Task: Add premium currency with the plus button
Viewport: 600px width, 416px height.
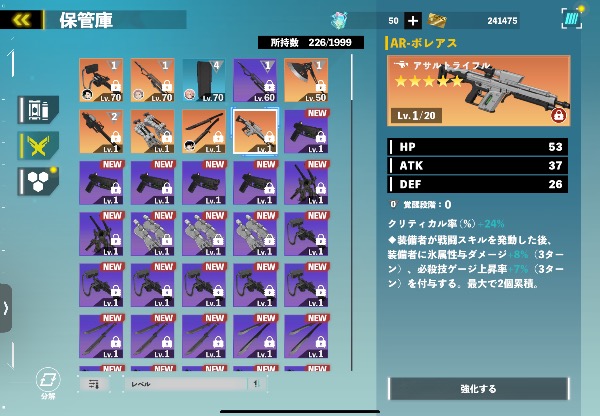Action: pos(413,20)
